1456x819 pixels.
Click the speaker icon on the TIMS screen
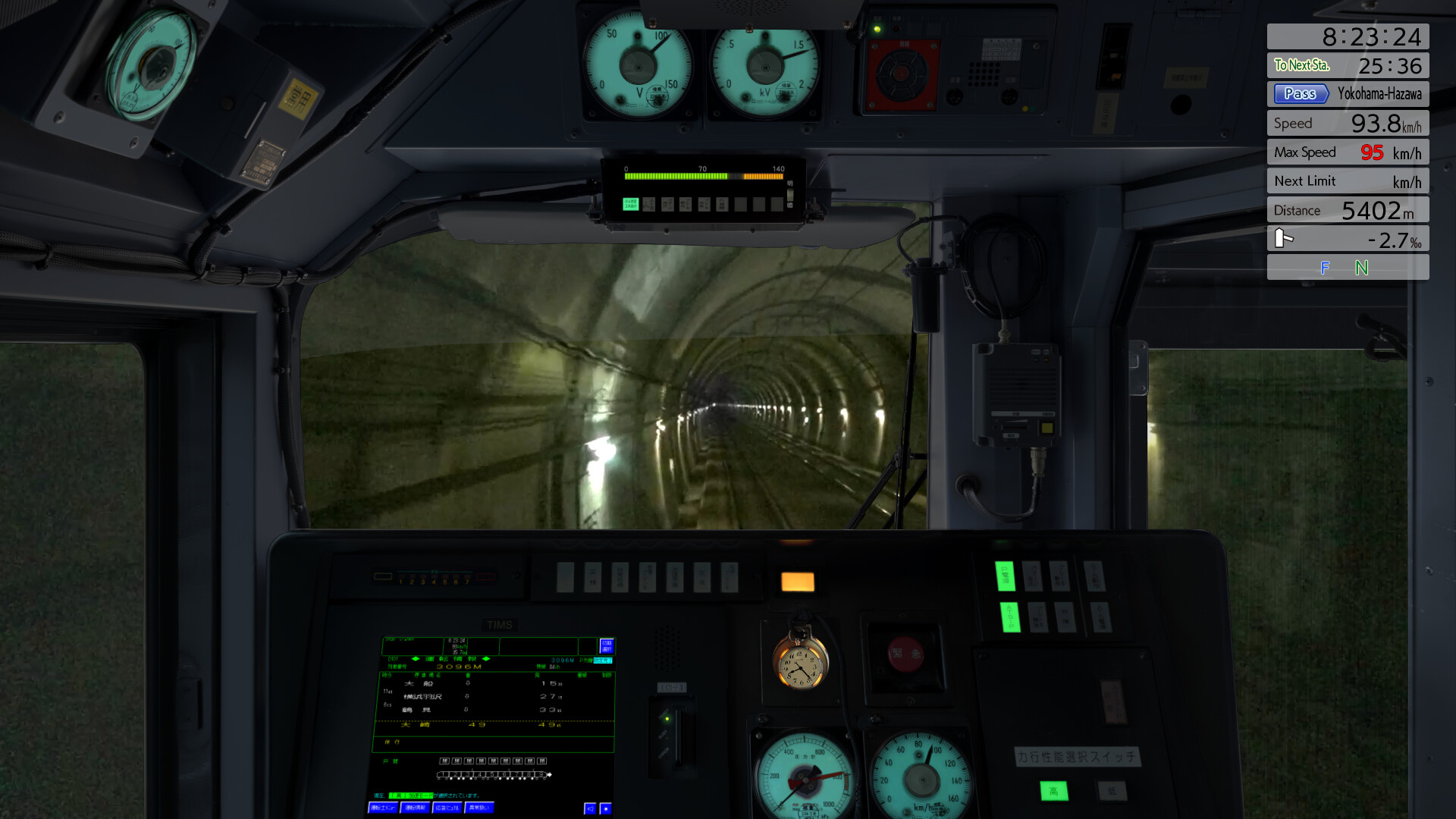pyautogui.click(x=590, y=808)
